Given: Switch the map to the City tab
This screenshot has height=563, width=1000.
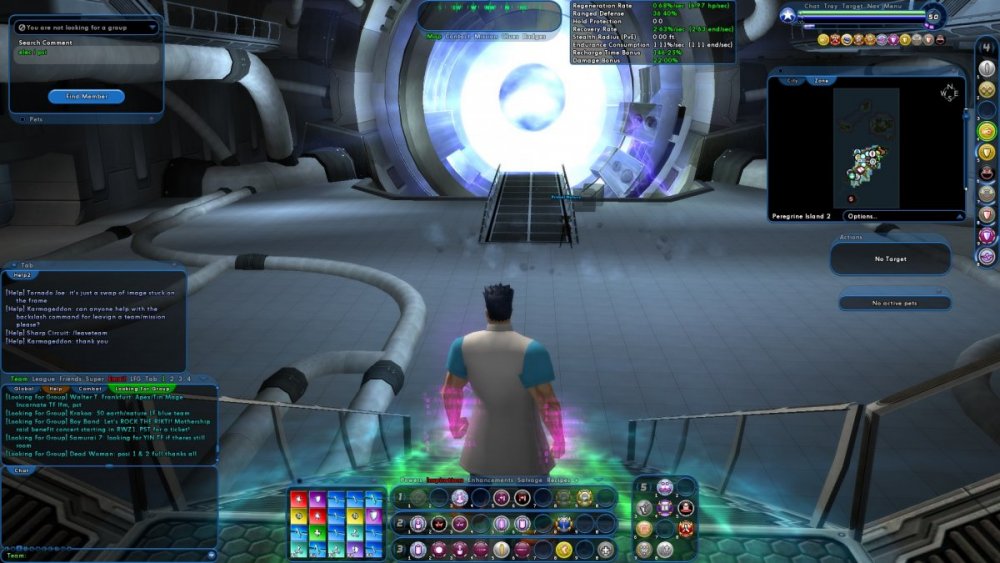Looking at the screenshot, I should tap(794, 80).
